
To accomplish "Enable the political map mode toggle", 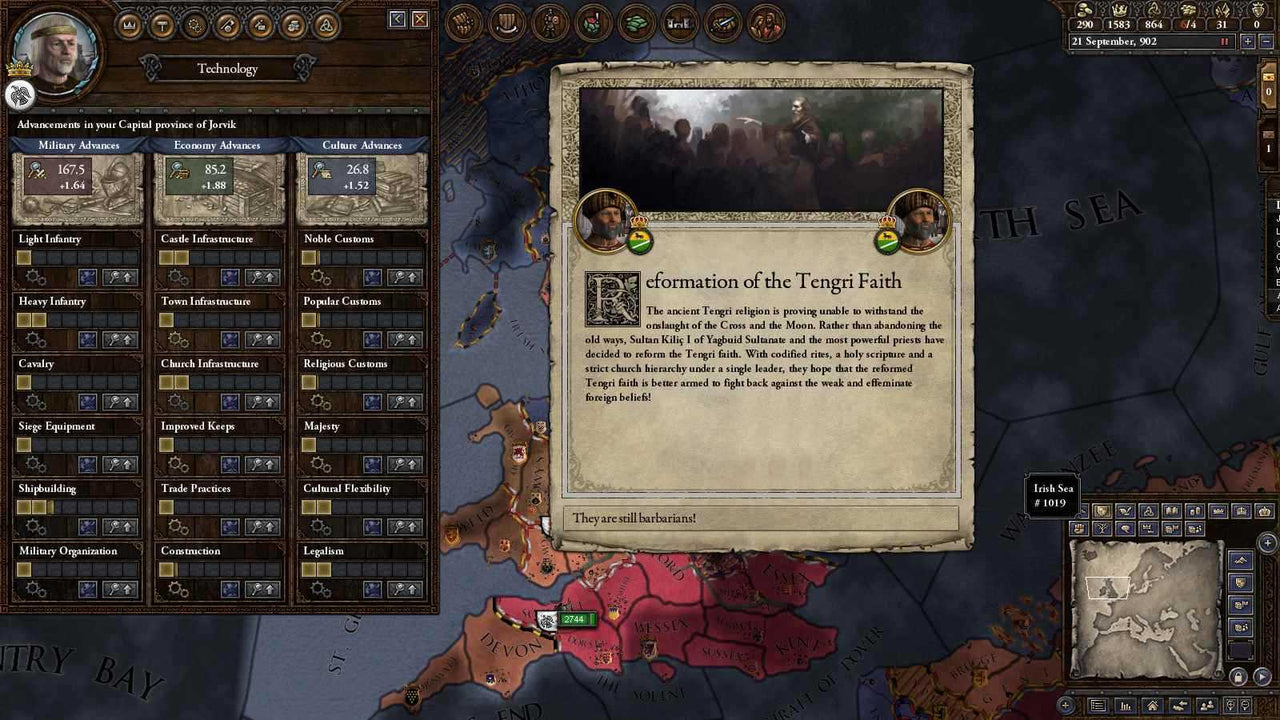I will [1101, 511].
